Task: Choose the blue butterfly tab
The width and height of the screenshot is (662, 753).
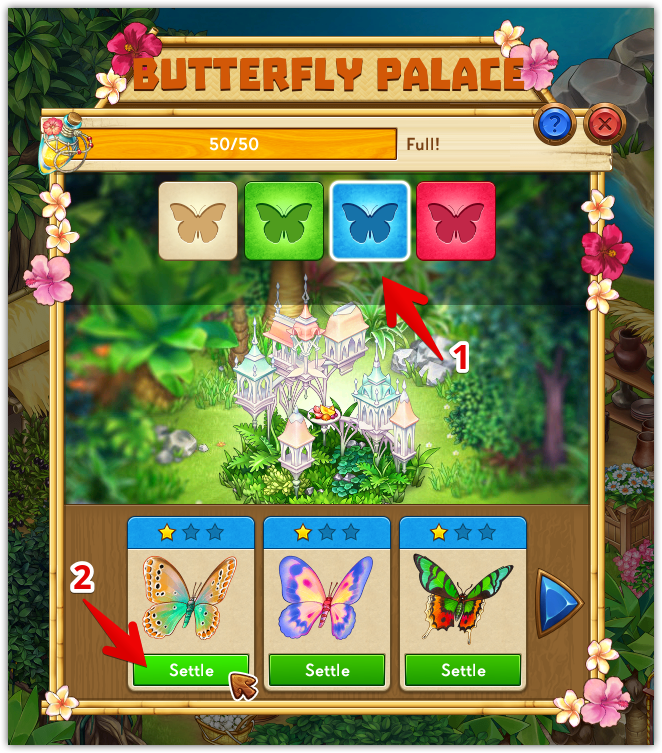Action: [370, 220]
